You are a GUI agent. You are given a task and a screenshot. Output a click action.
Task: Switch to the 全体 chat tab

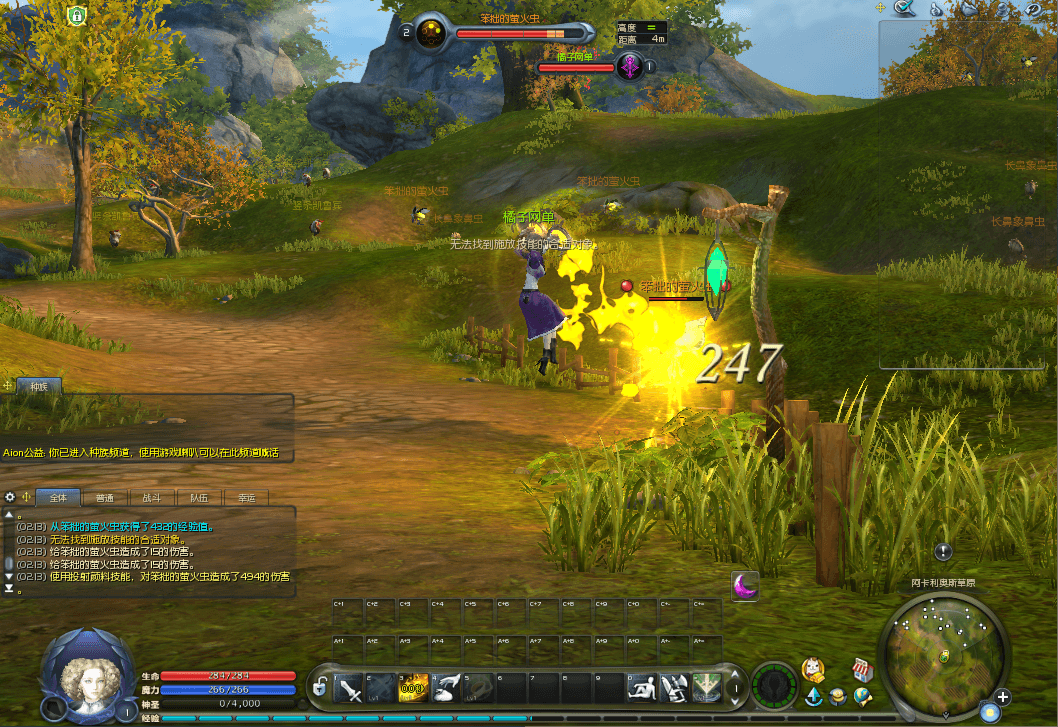(58, 497)
